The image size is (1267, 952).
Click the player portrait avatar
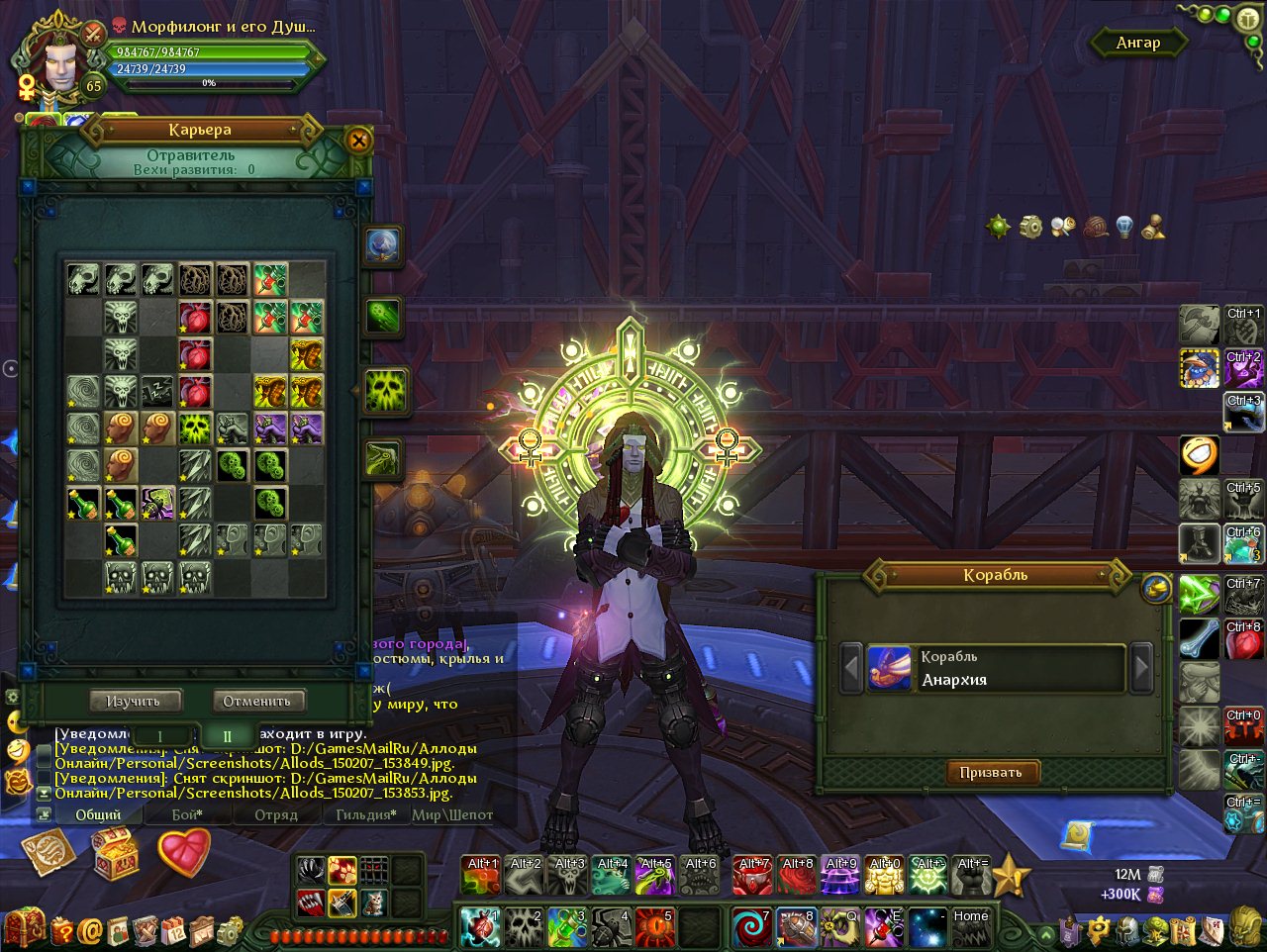[x=61, y=64]
